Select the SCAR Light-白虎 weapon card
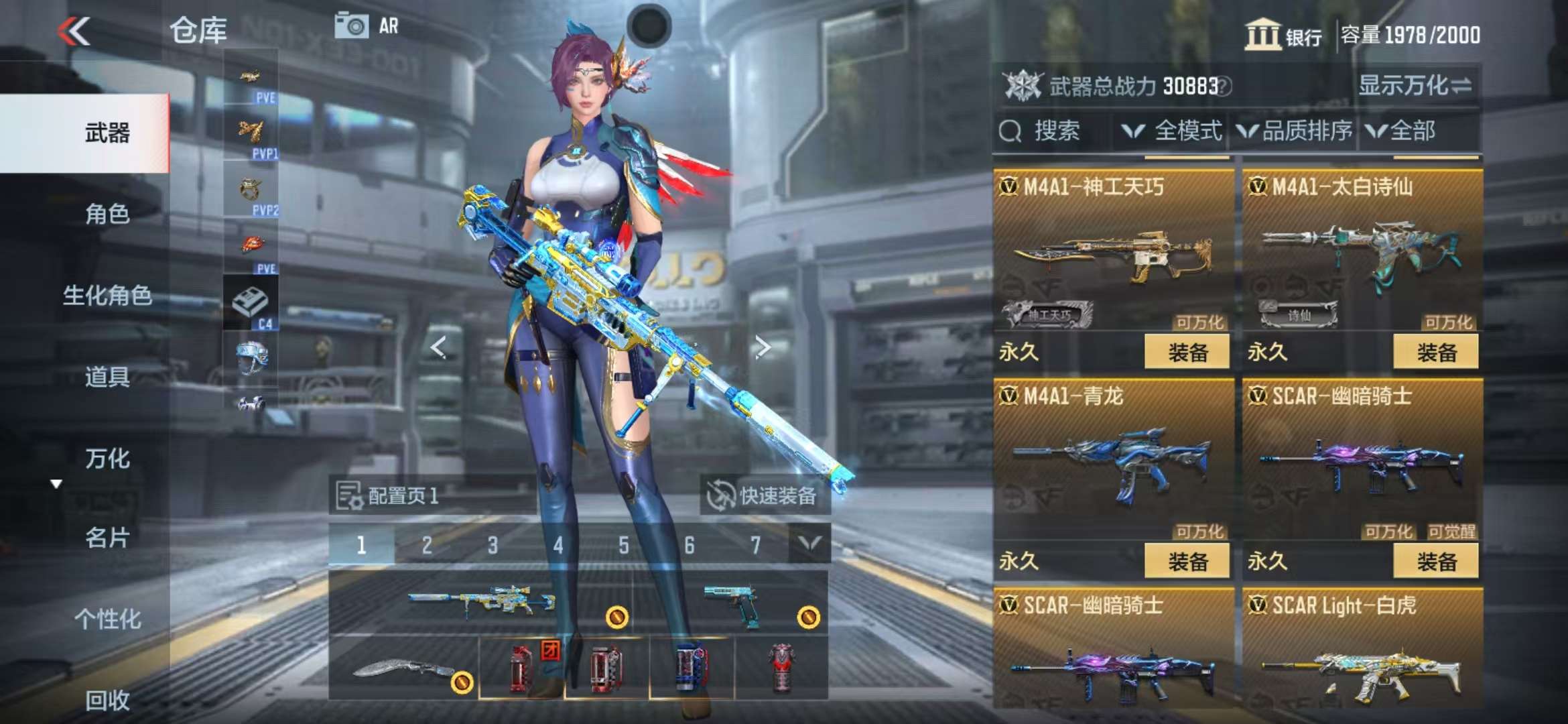1568x724 pixels. click(1362, 650)
